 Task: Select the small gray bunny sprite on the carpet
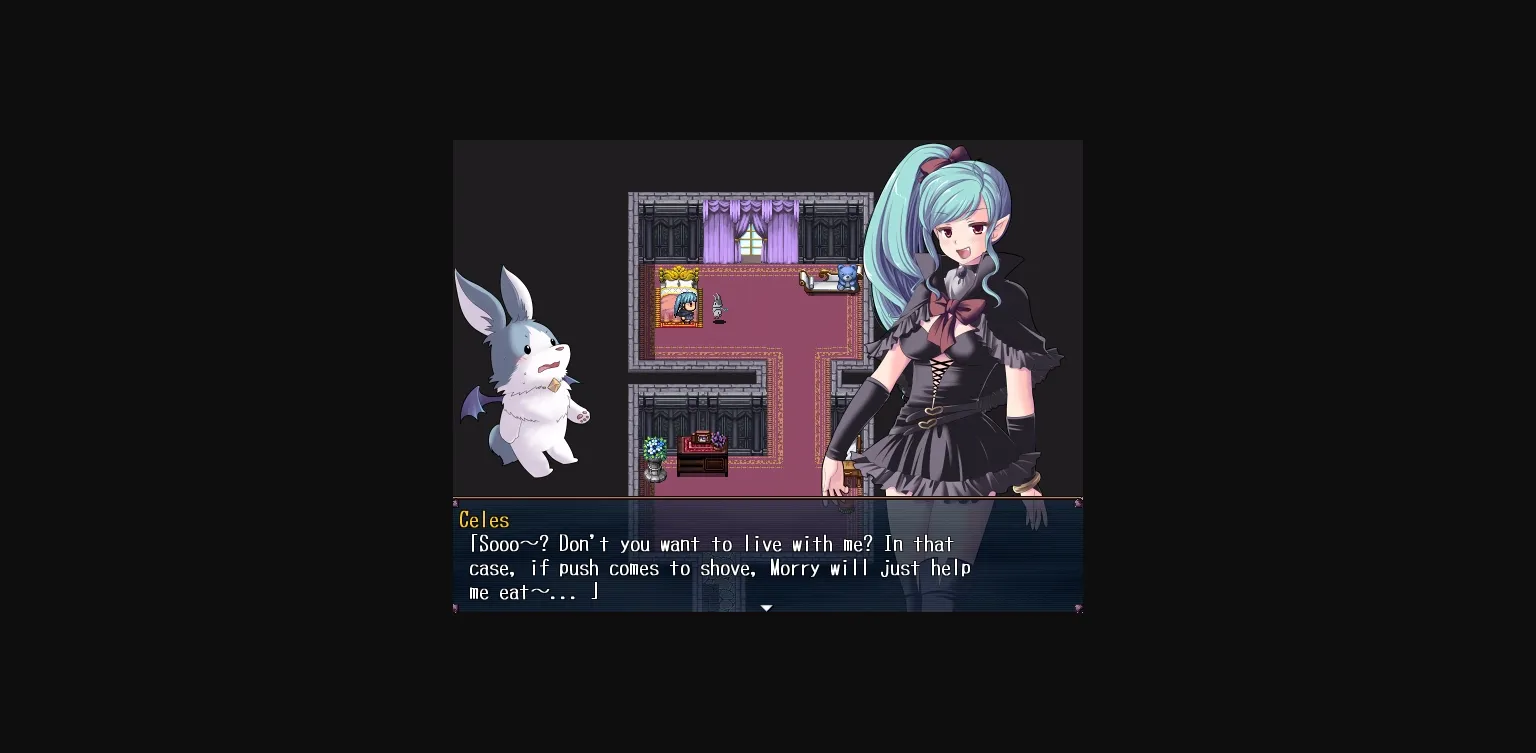[717, 304]
